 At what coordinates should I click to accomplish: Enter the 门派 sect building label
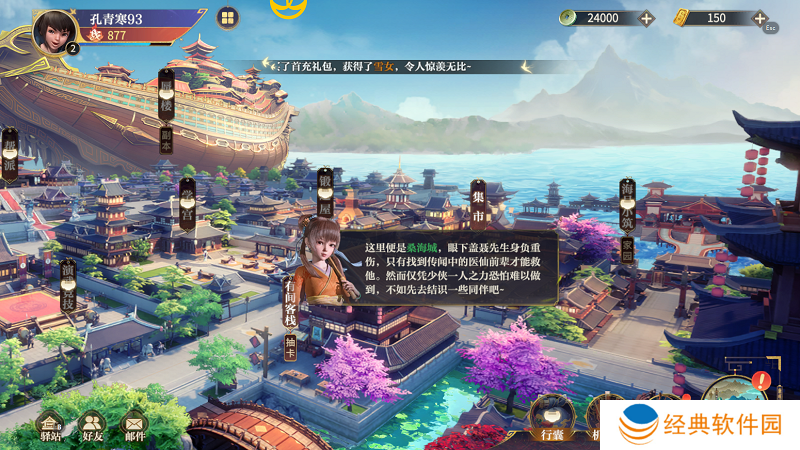pyautogui.click(x=10, y=156)
